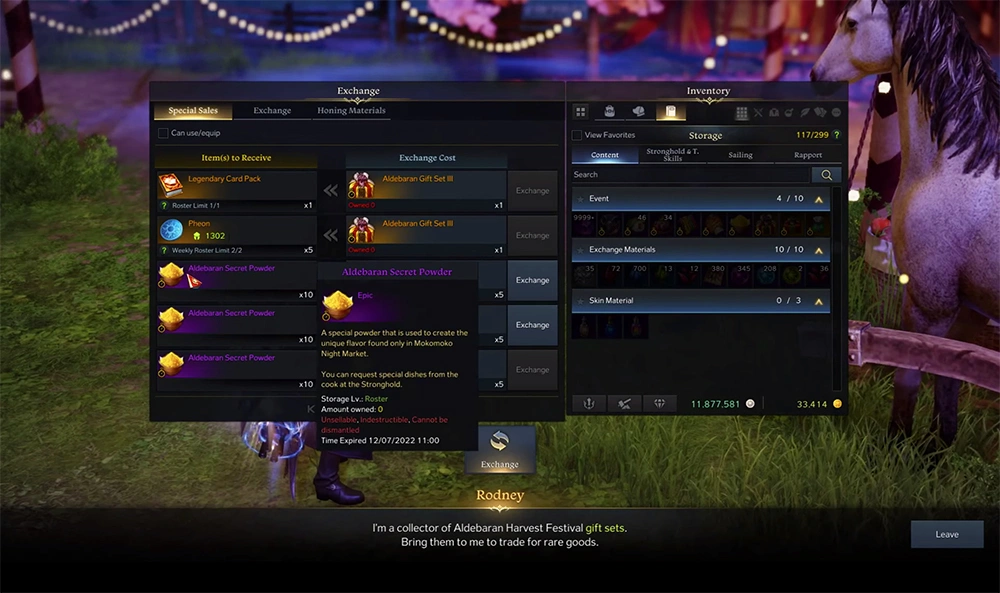The height and width of the screenshot is (593, 1000).
Task: Choose the Pheon exchange item
Action: (x=237, y=229)
